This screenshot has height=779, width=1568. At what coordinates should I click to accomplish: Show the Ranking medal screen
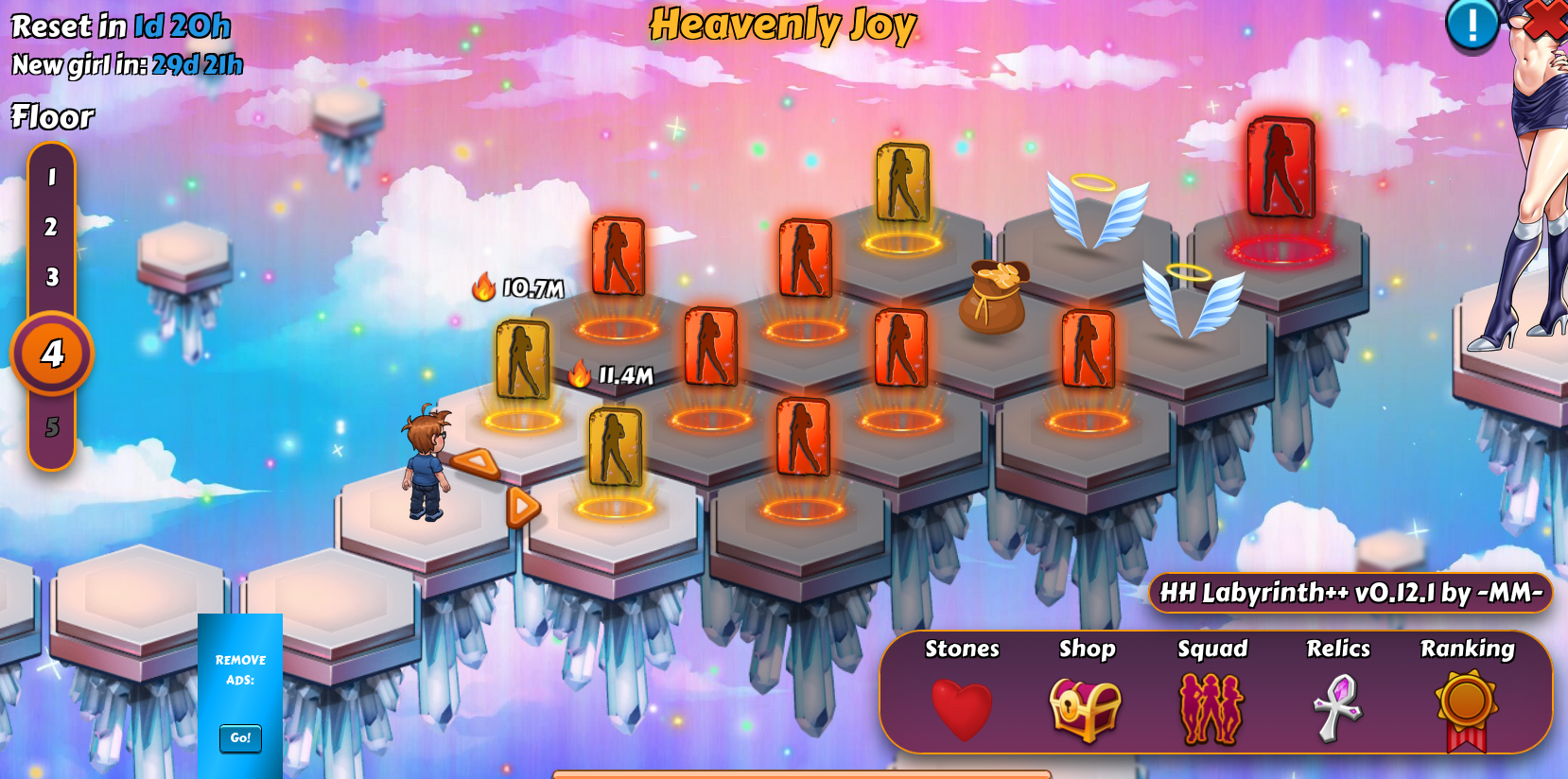click(1467, 709)
